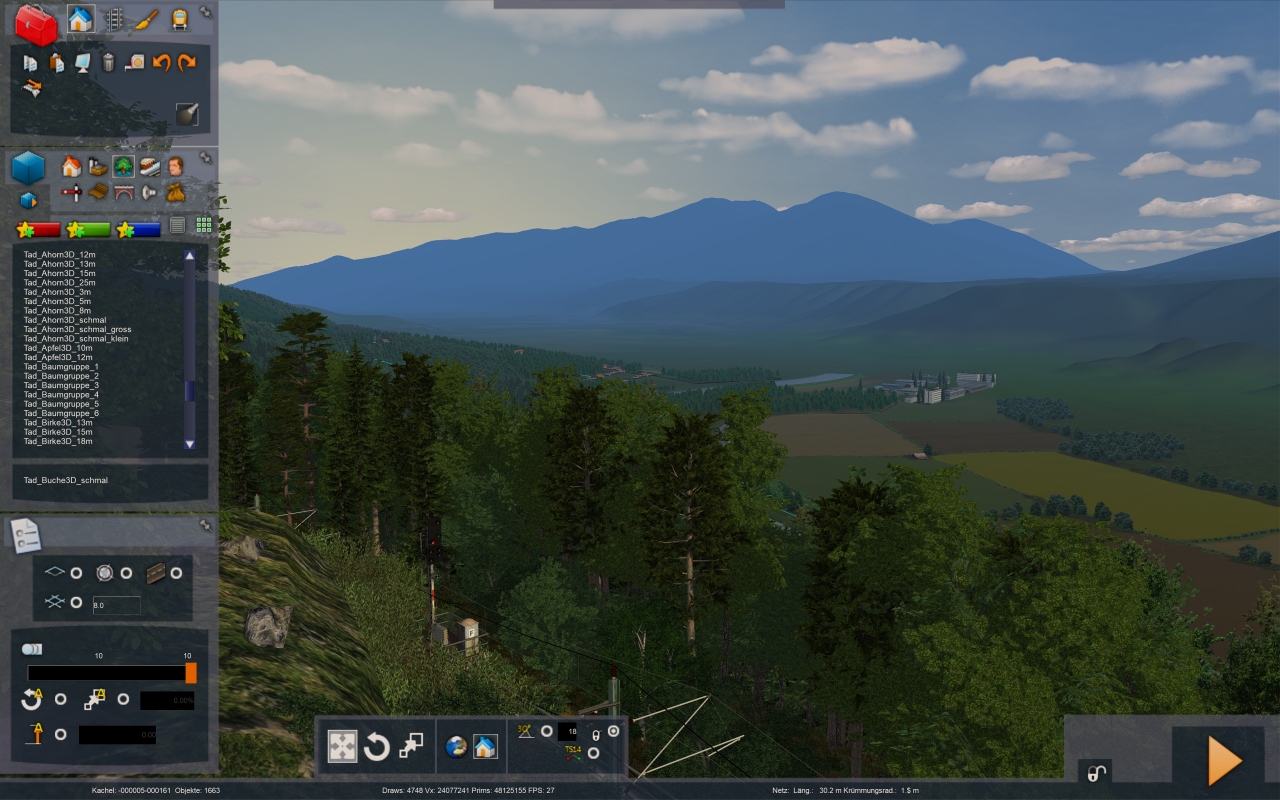Click the orange slider handle
This screenshot has height=800, width=1280.
(191, 672)
